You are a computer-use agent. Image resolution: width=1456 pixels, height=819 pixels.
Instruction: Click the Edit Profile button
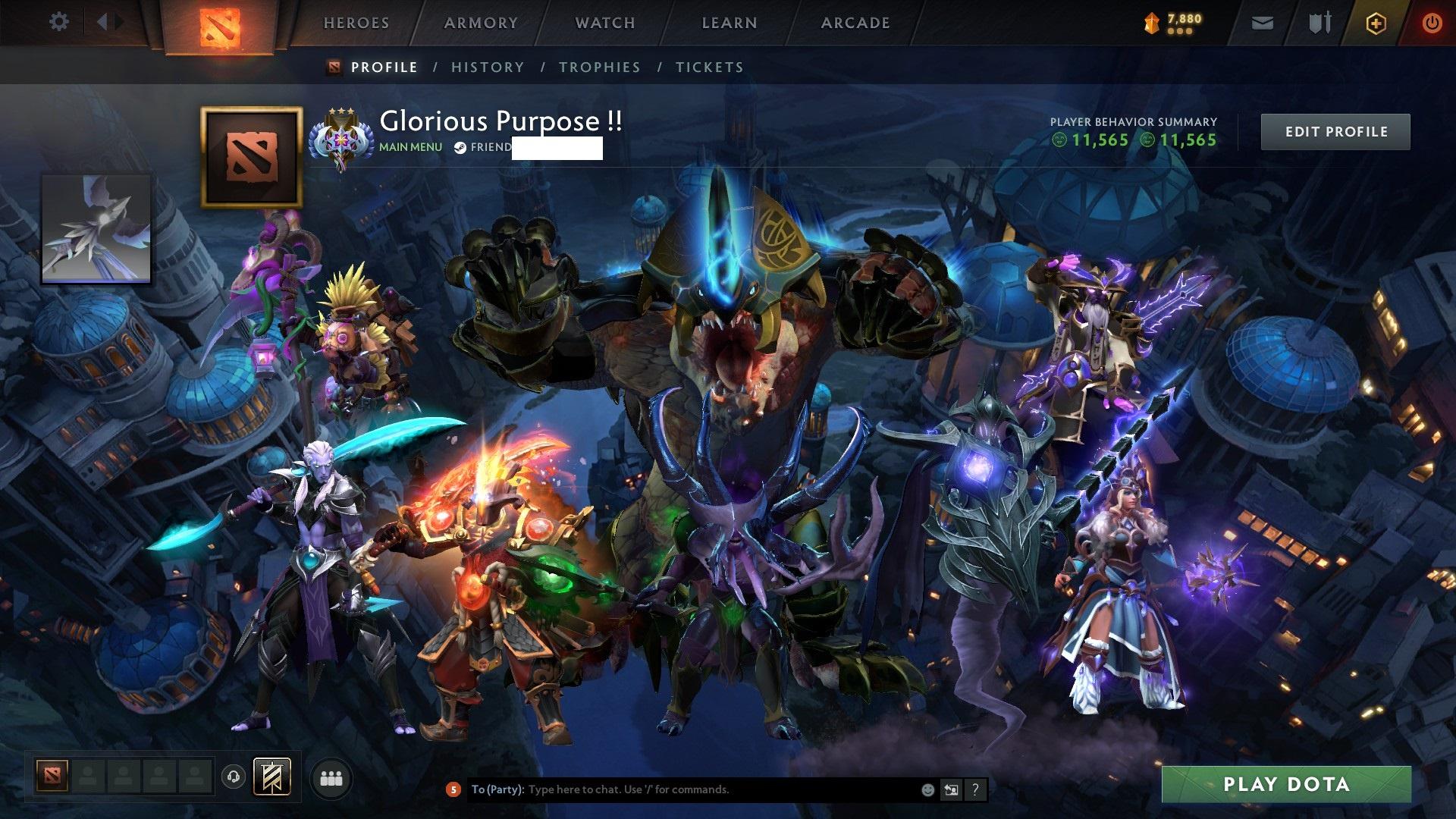pyautogui.click(x=1335, y=132)
